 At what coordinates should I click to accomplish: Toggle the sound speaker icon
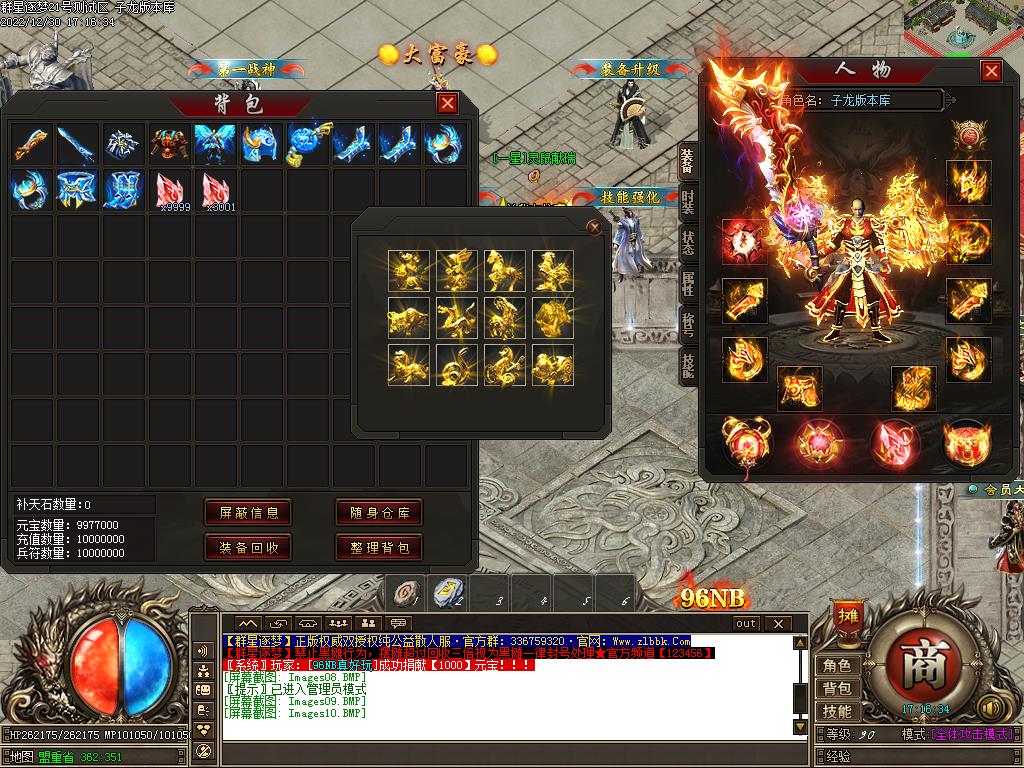(x=991, y=708)
